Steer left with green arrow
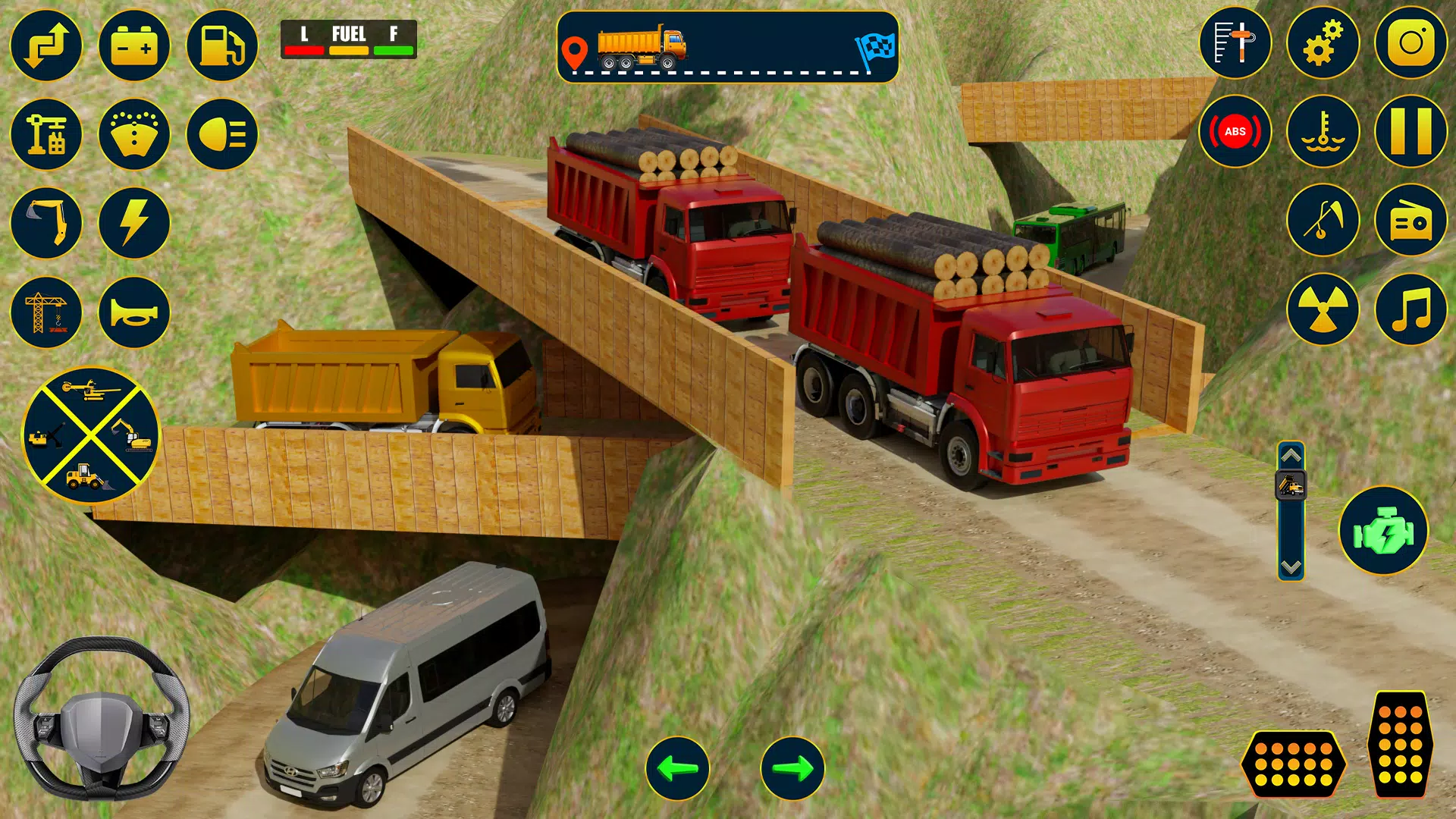Image resolution: width=1456 pixels, height=819 pixels. pyautogui.click(x=677, y=768)
